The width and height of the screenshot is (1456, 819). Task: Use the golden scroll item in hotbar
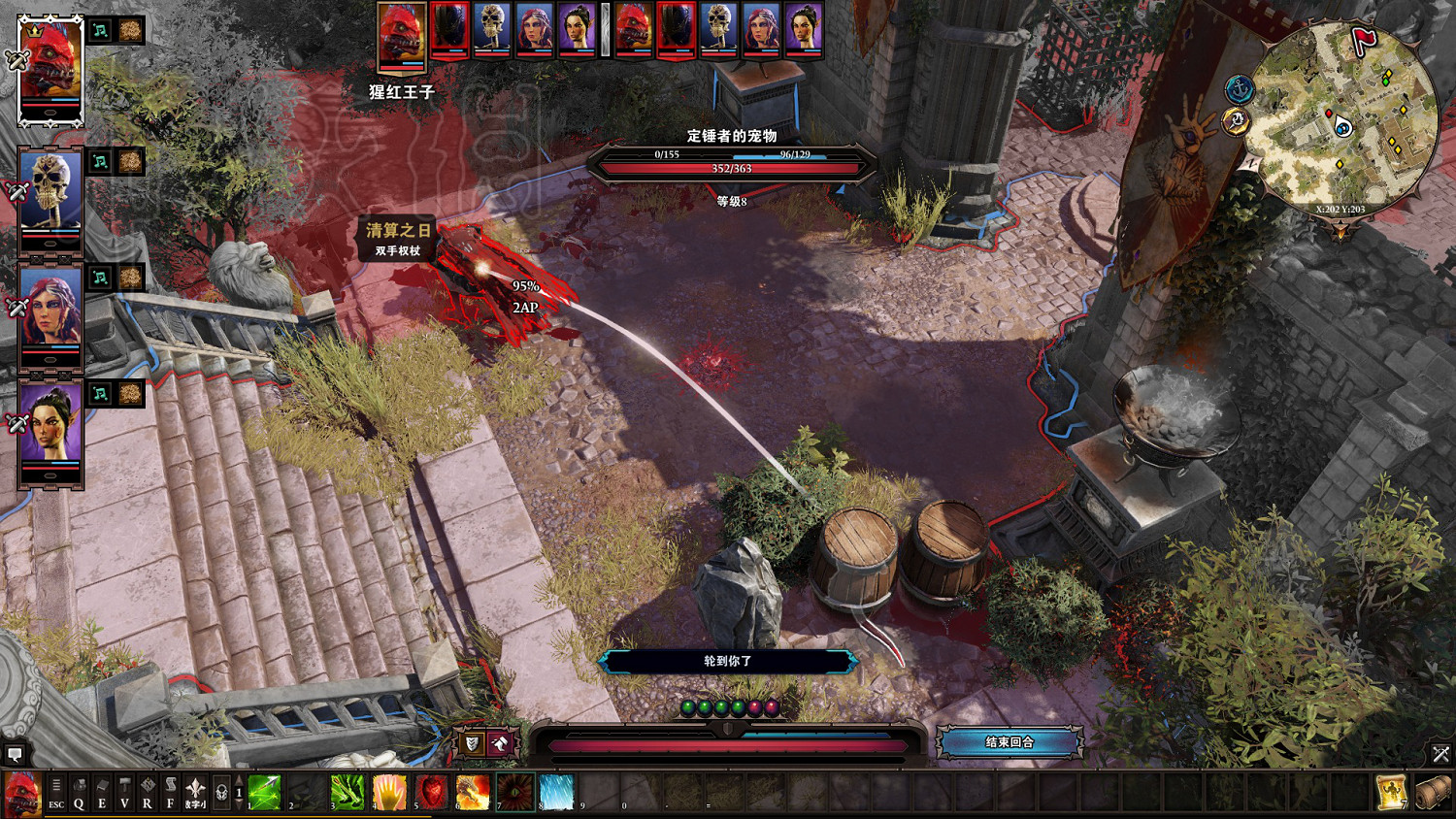pyautogui.click(x=1391, y=793)
